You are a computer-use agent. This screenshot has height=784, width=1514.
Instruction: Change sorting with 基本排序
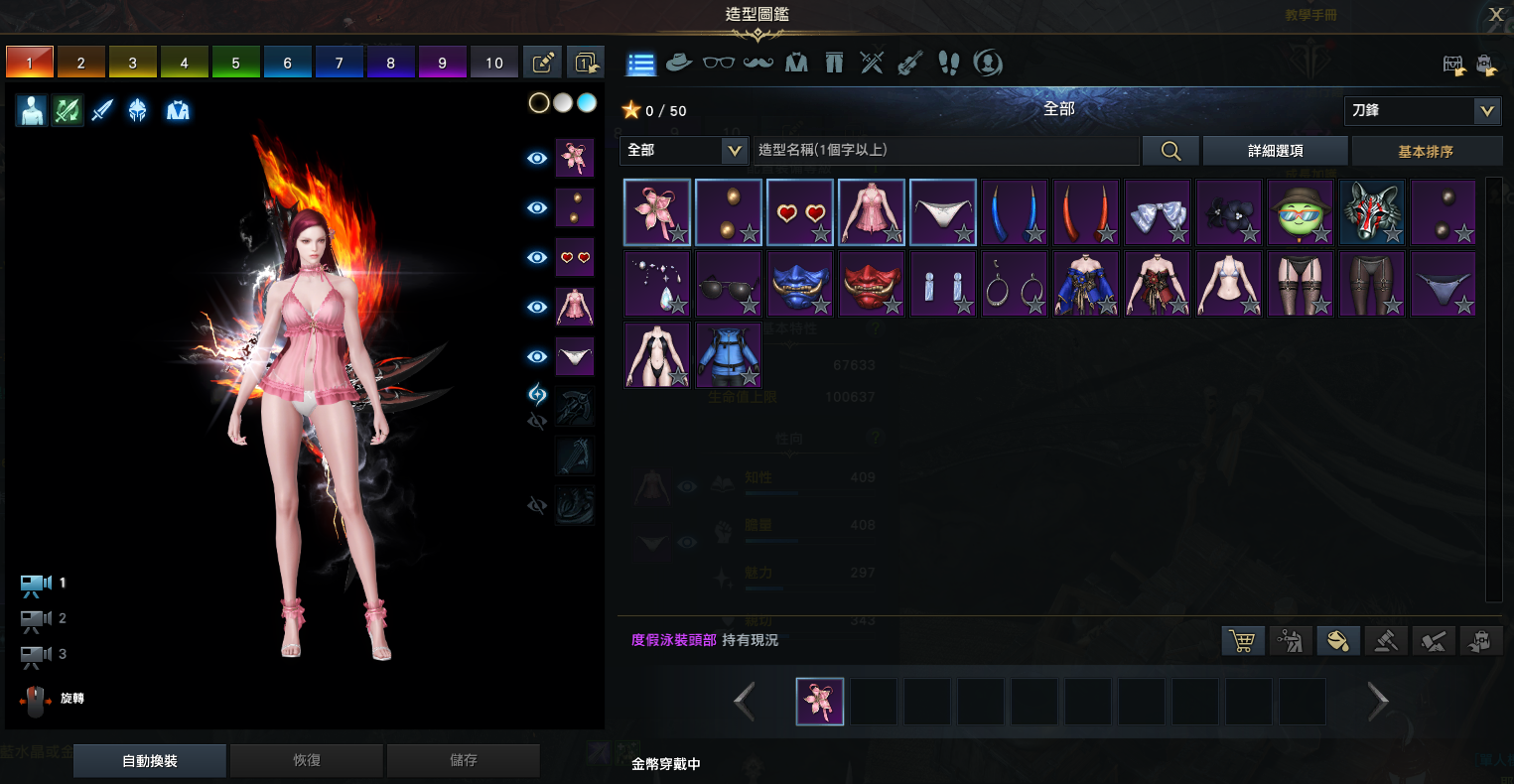point(1426,151)
